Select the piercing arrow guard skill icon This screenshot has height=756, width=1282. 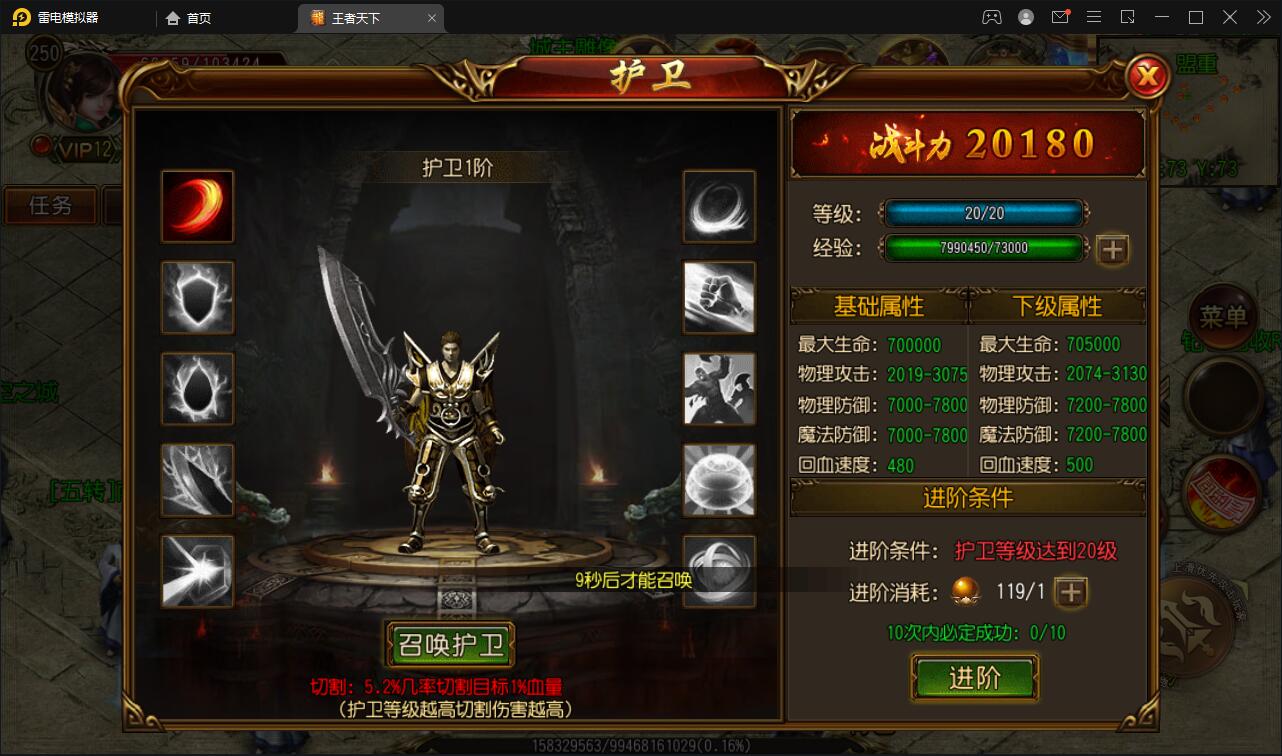click(197, 570)
